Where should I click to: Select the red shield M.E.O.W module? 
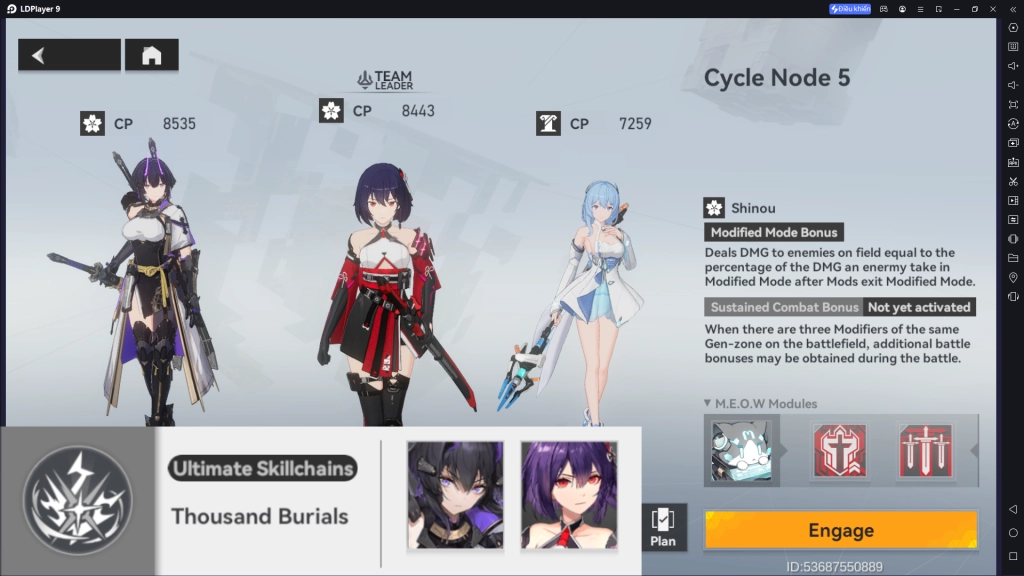(x=839, y=450)
